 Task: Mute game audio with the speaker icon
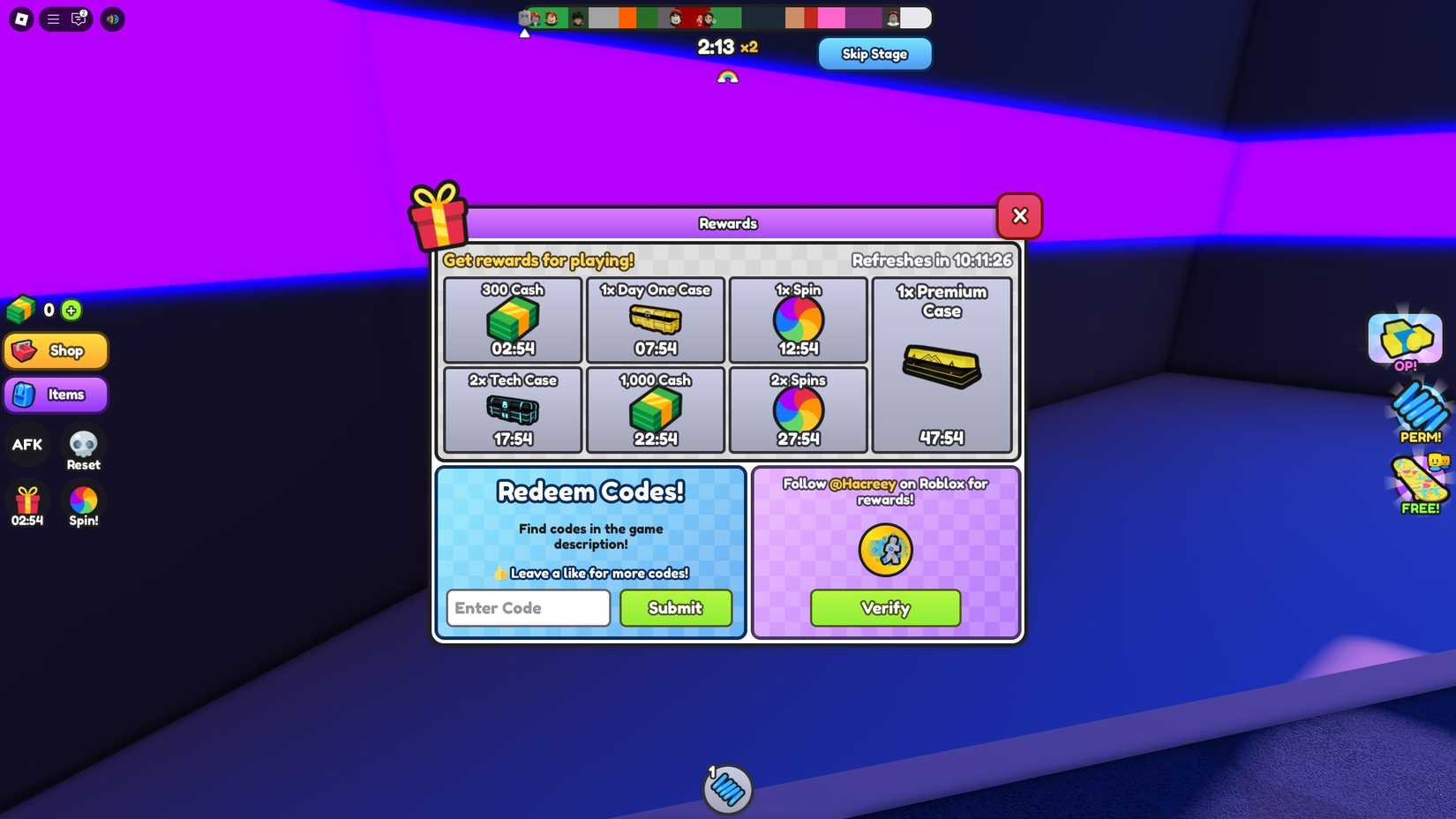111,19
